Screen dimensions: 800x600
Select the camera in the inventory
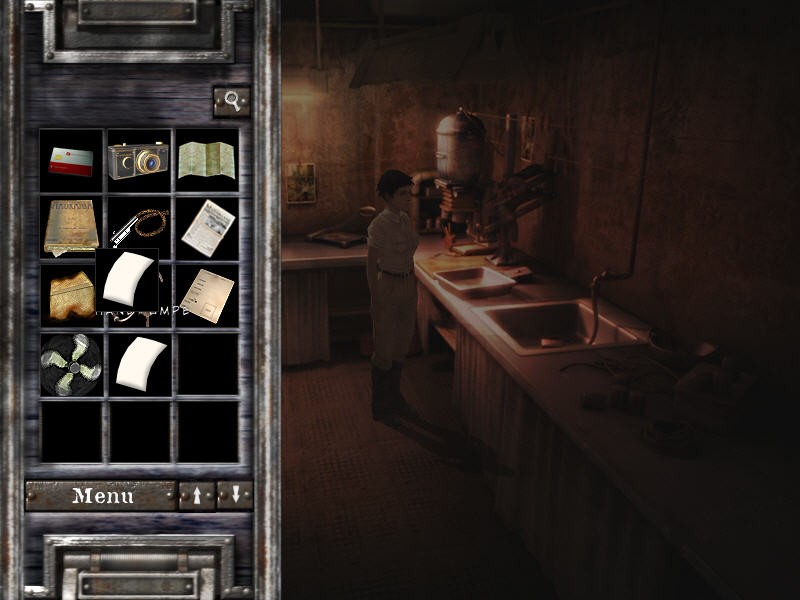point(139,160)
